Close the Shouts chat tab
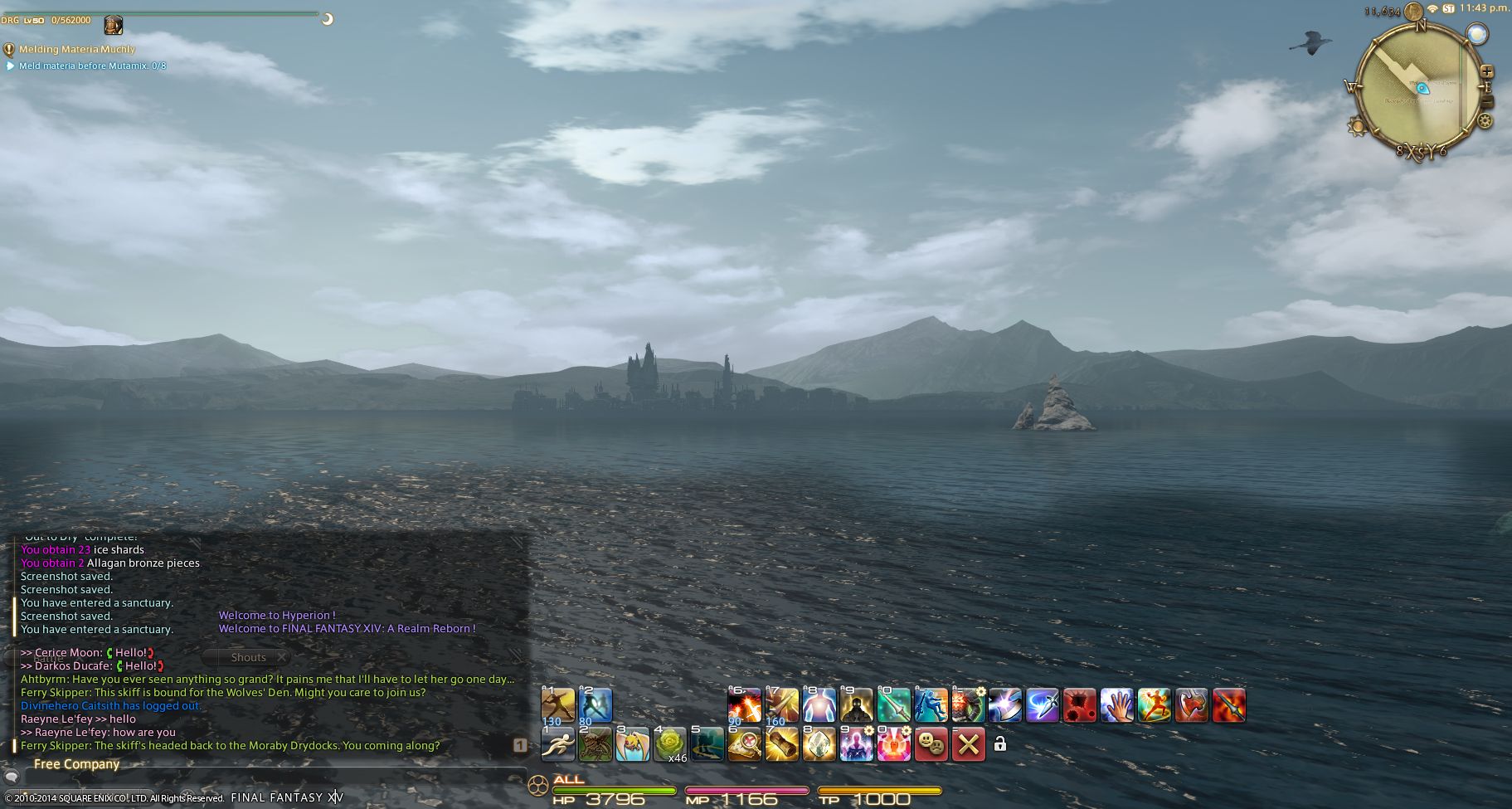Screen dimensions: 1512x809 tap(282, 657)
